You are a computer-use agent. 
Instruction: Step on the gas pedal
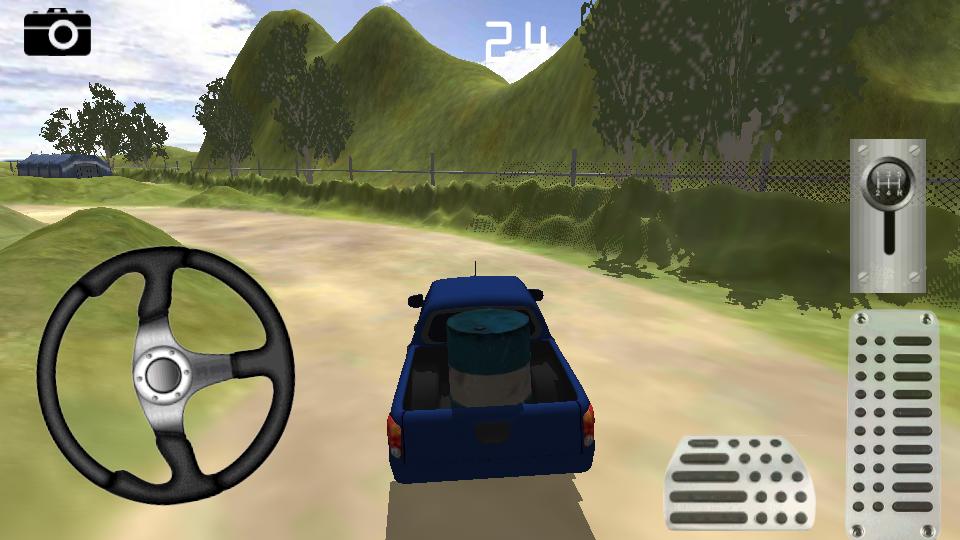pyautogui.click(x=892, y=424)
